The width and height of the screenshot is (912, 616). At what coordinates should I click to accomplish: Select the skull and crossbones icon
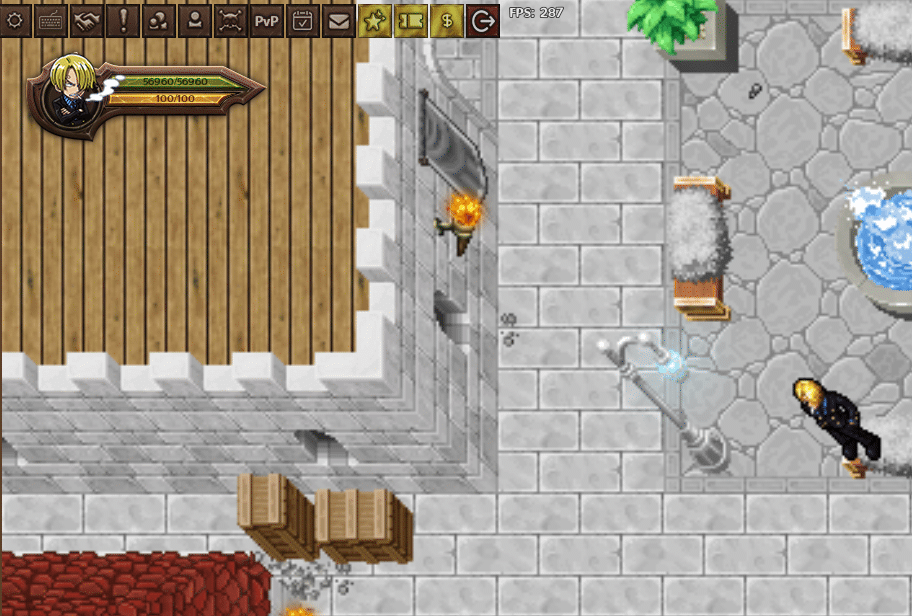click(231, 20)
